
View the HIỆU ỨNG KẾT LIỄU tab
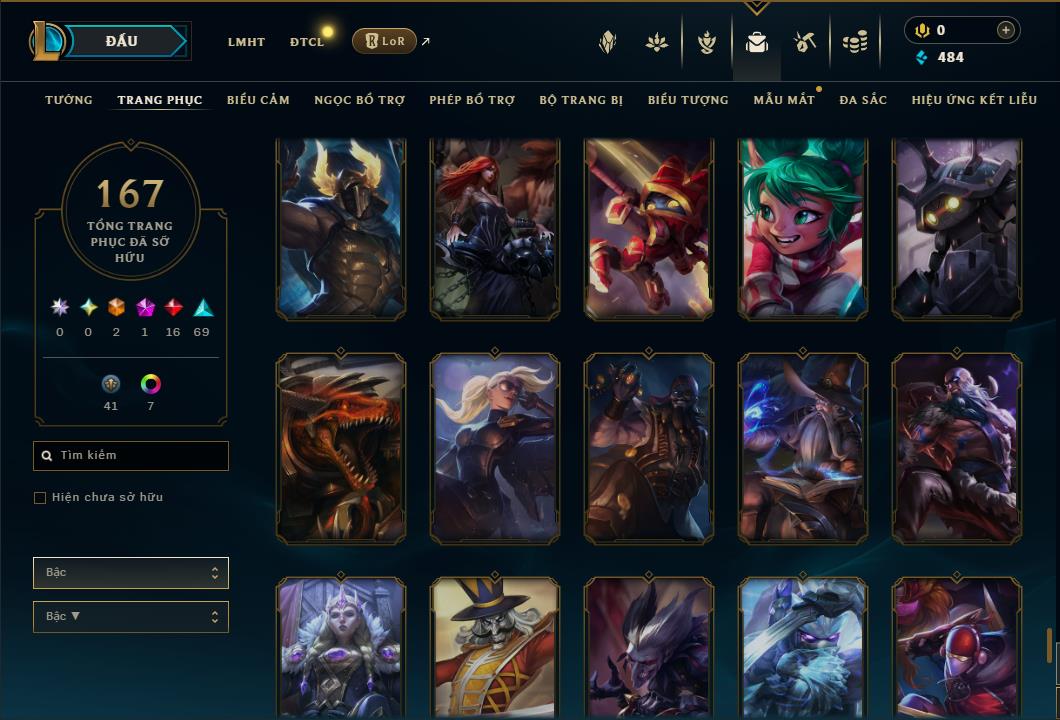pos(974,100)
